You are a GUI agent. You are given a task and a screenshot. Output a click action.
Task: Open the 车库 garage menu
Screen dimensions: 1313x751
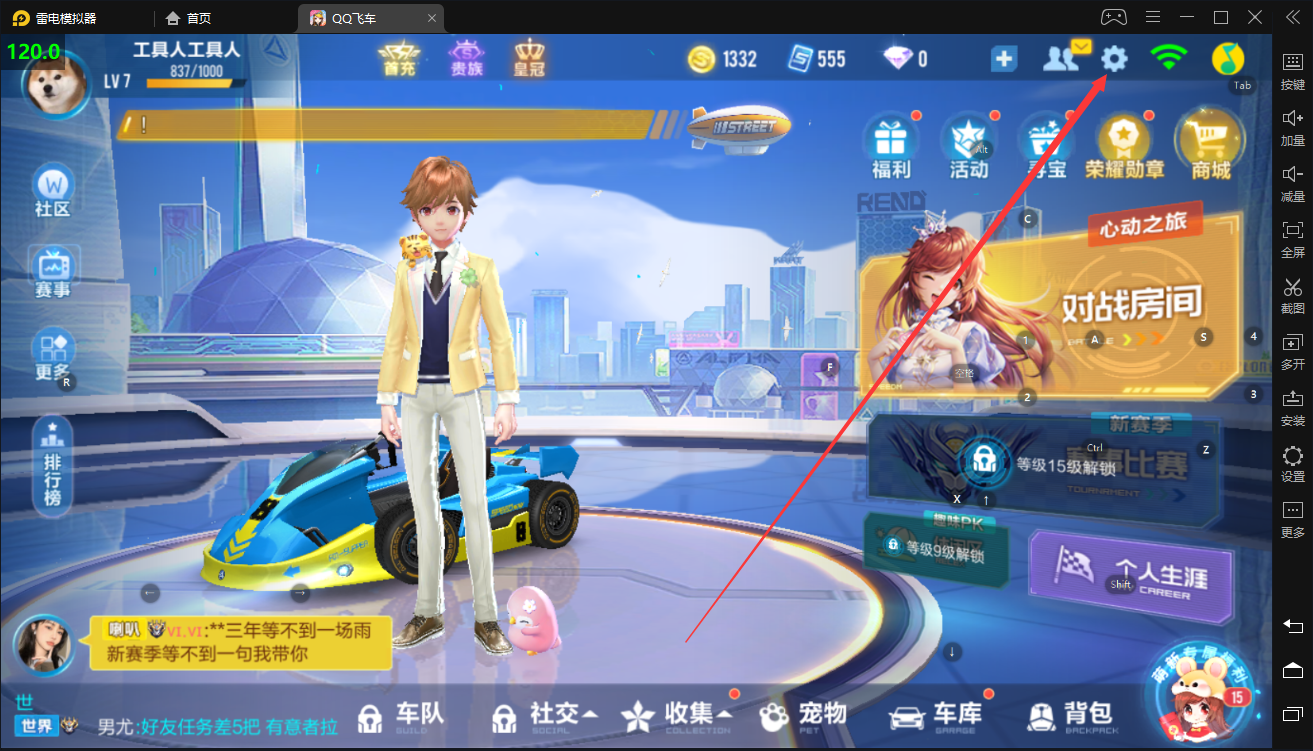click(936, 715)
